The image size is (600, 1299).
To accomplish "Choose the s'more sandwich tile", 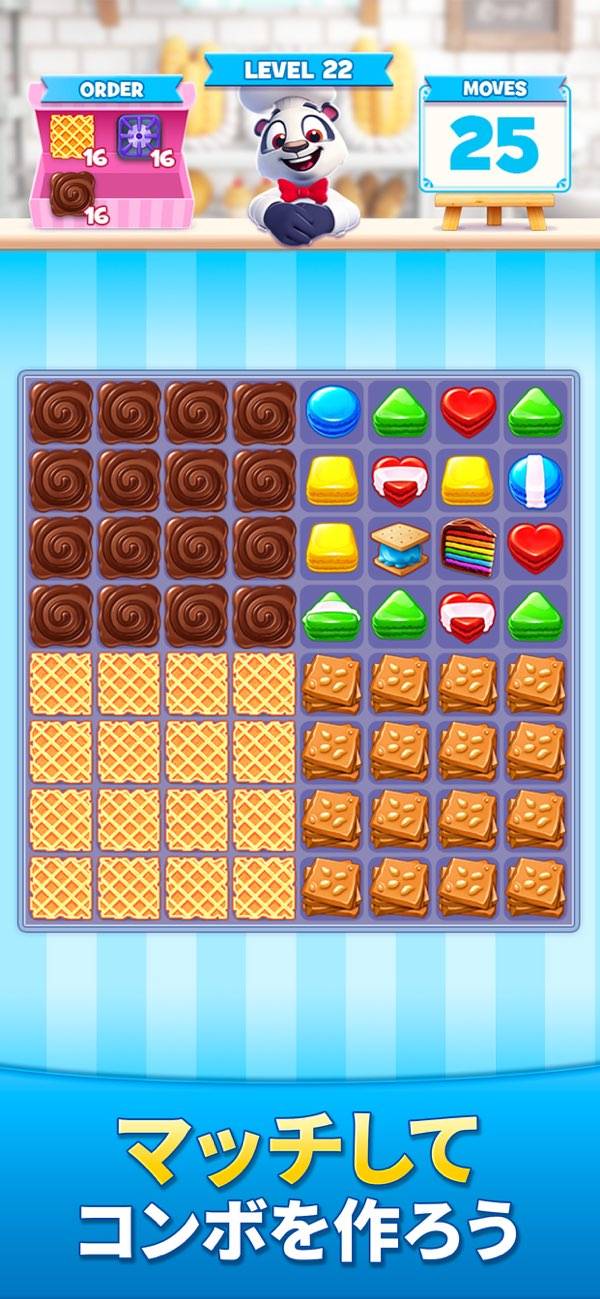I will tap(400, 546).
